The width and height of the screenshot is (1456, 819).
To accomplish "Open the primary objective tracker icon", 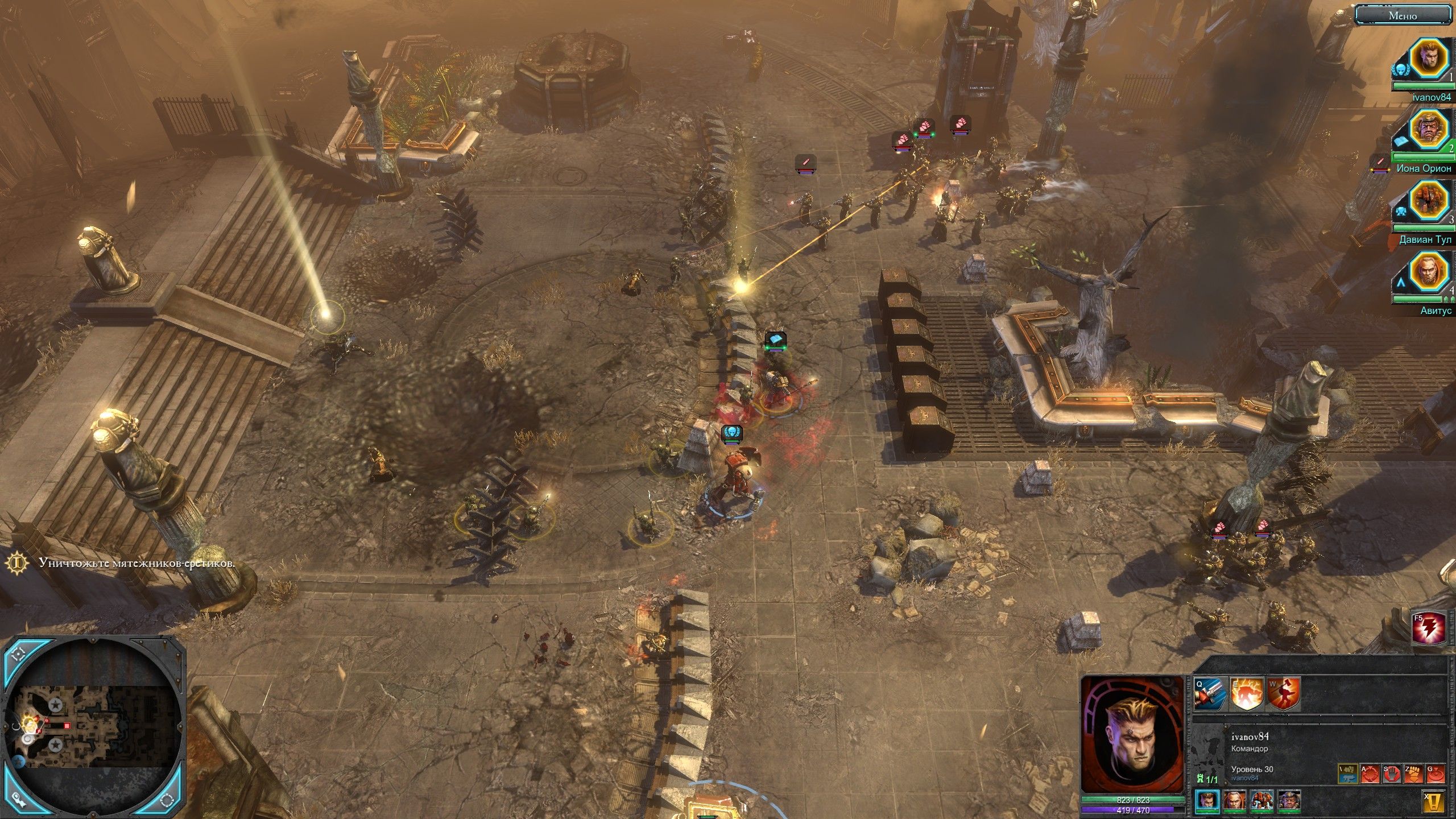I will [18, 562].
